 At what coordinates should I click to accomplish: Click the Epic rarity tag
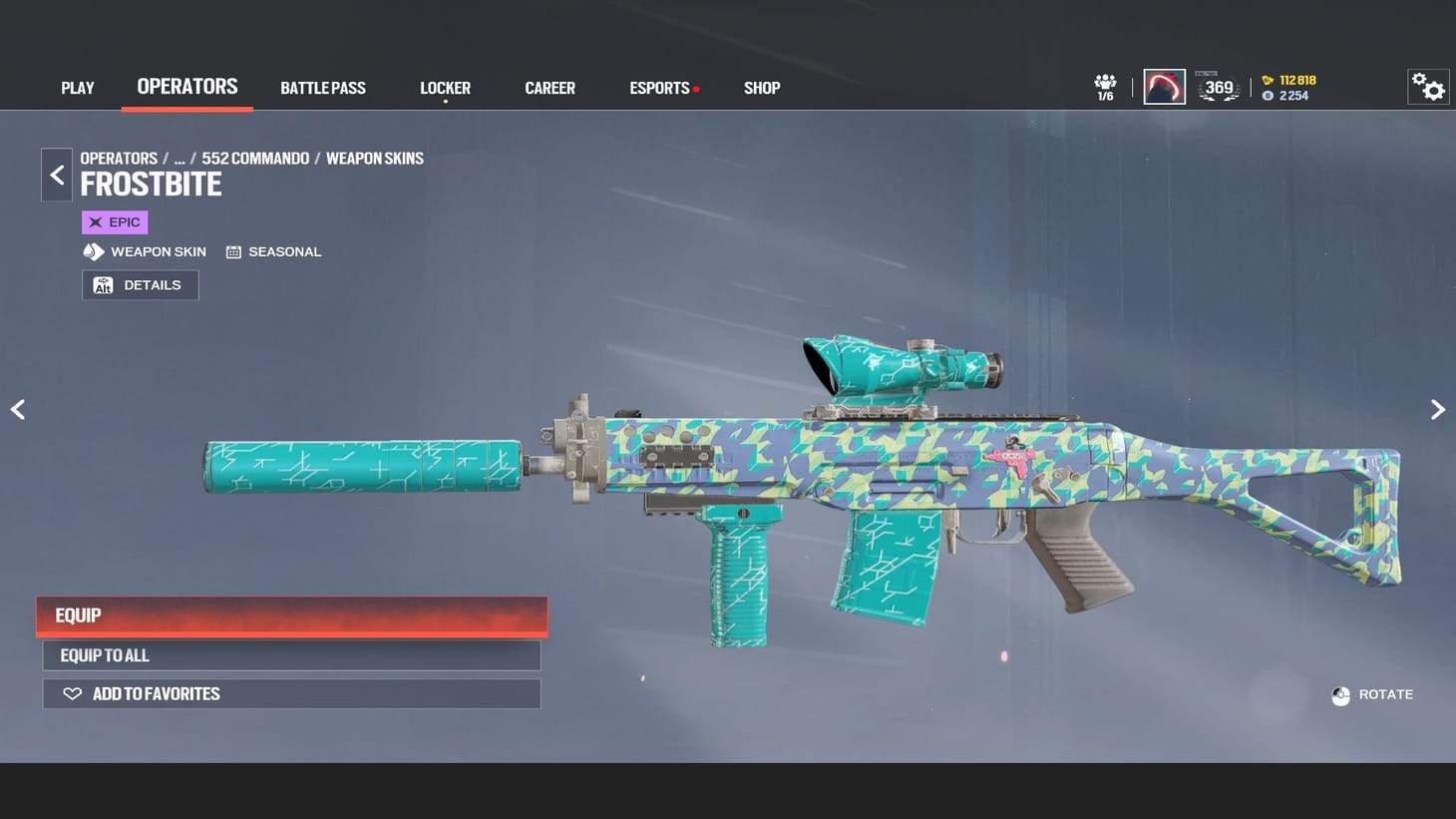point(114,221)
